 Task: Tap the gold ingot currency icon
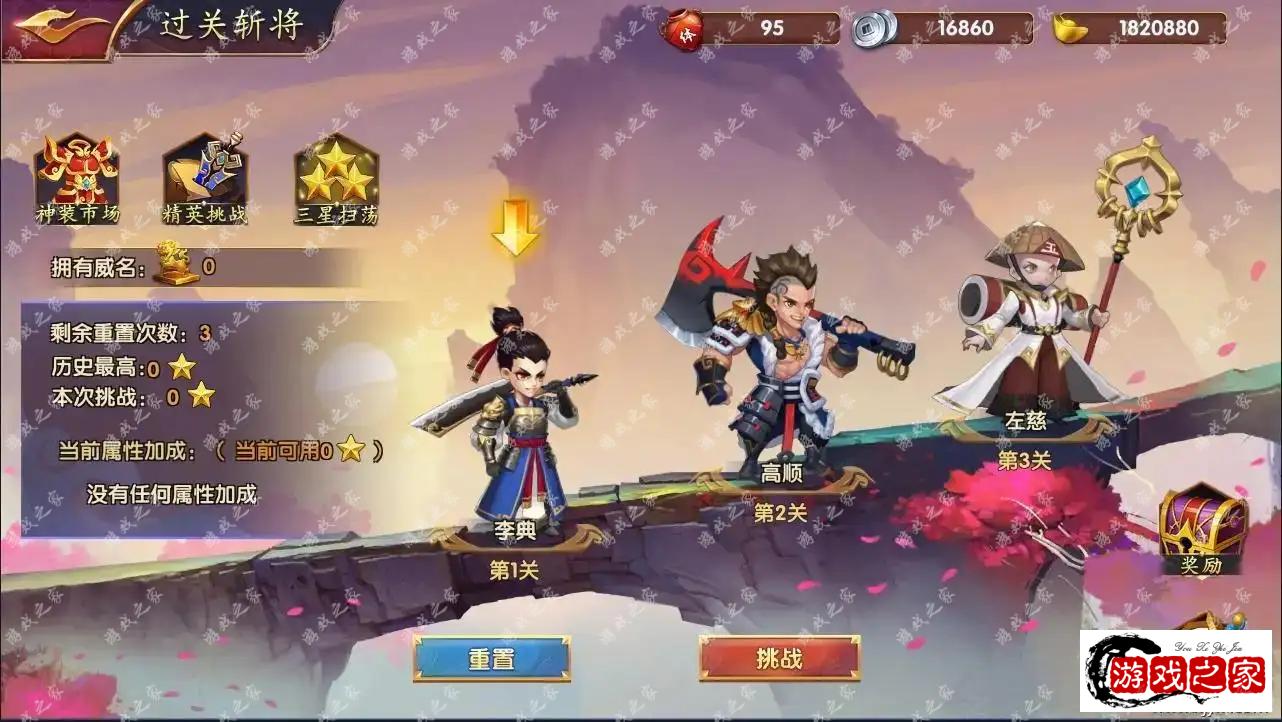[x=1069, y=28]
